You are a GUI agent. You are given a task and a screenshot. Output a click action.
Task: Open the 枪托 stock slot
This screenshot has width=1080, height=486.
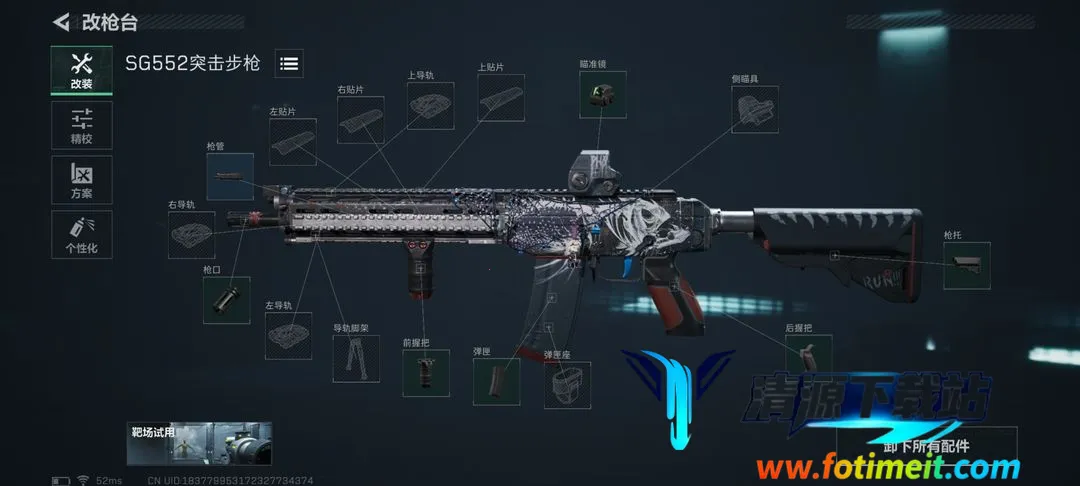click(x=966, y=265)
